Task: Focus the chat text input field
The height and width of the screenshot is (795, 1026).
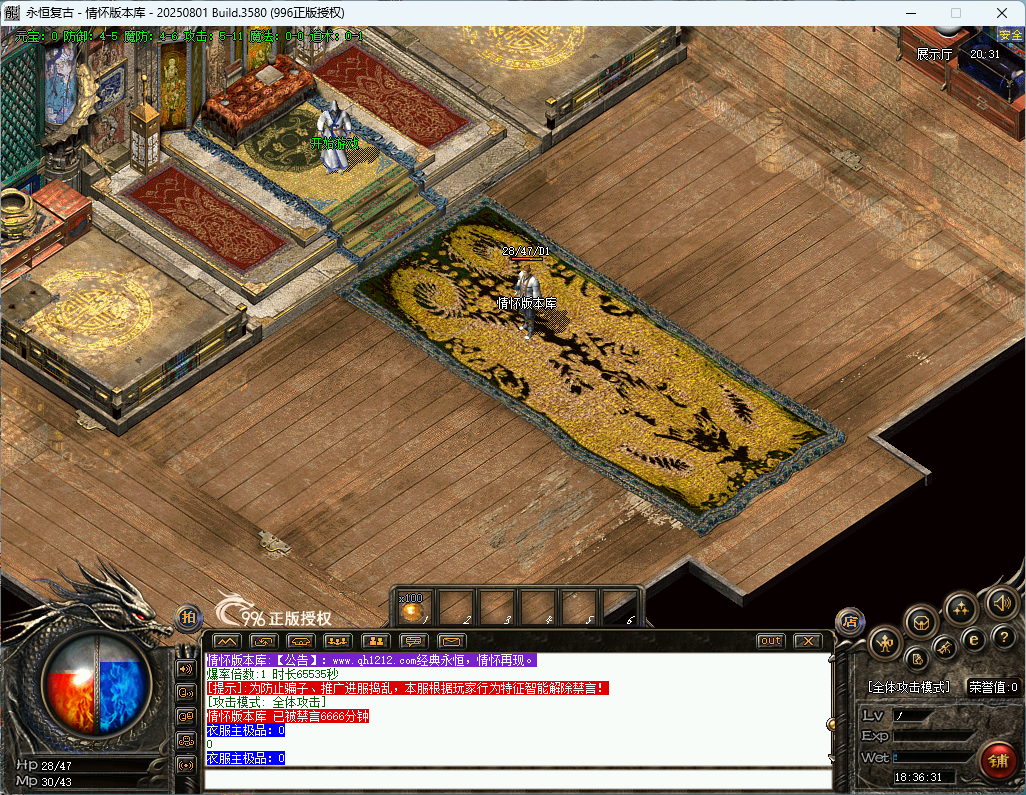Action: point(515,779)
